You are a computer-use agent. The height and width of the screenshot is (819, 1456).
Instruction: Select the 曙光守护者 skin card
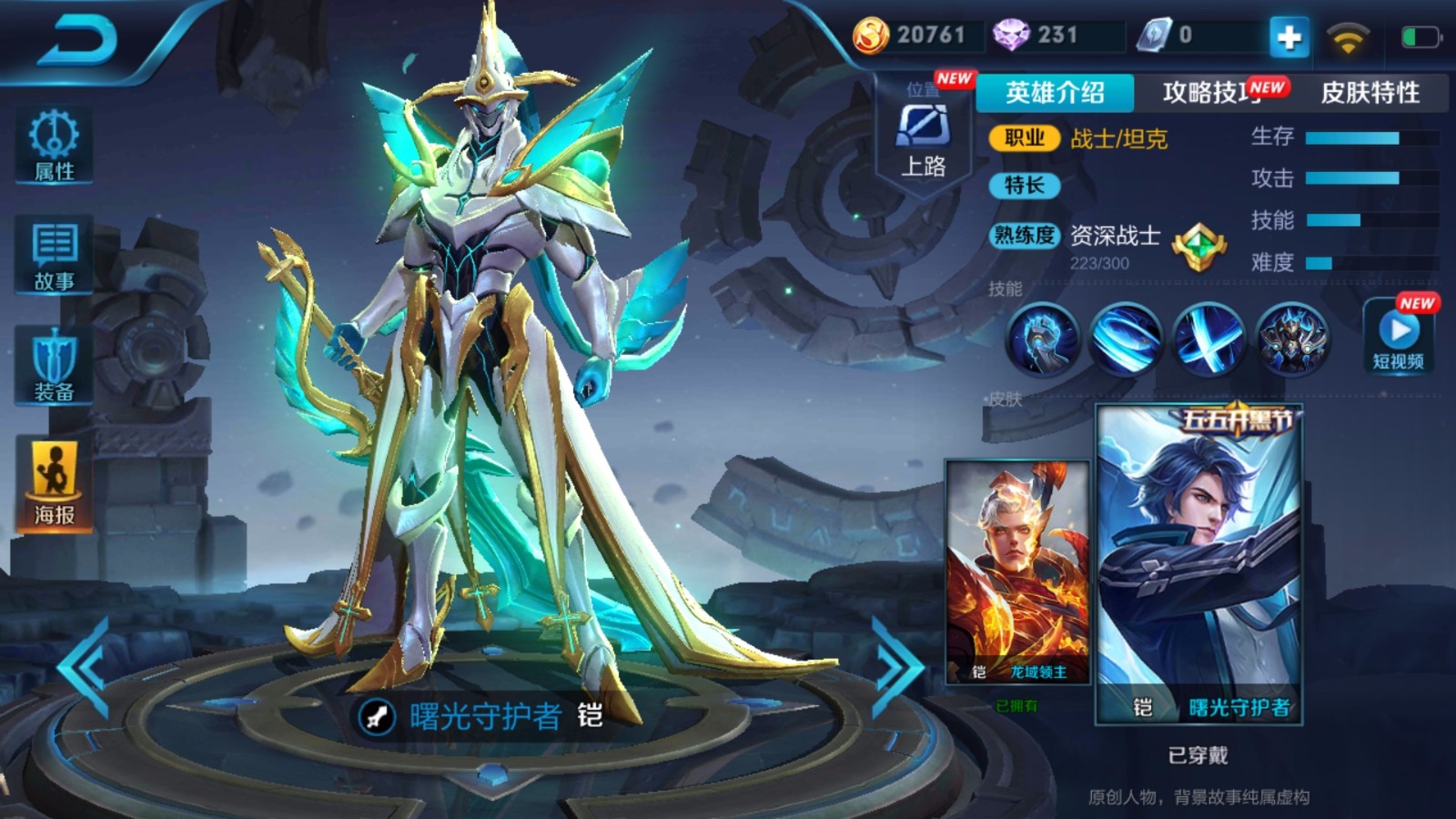point(1198,564)
